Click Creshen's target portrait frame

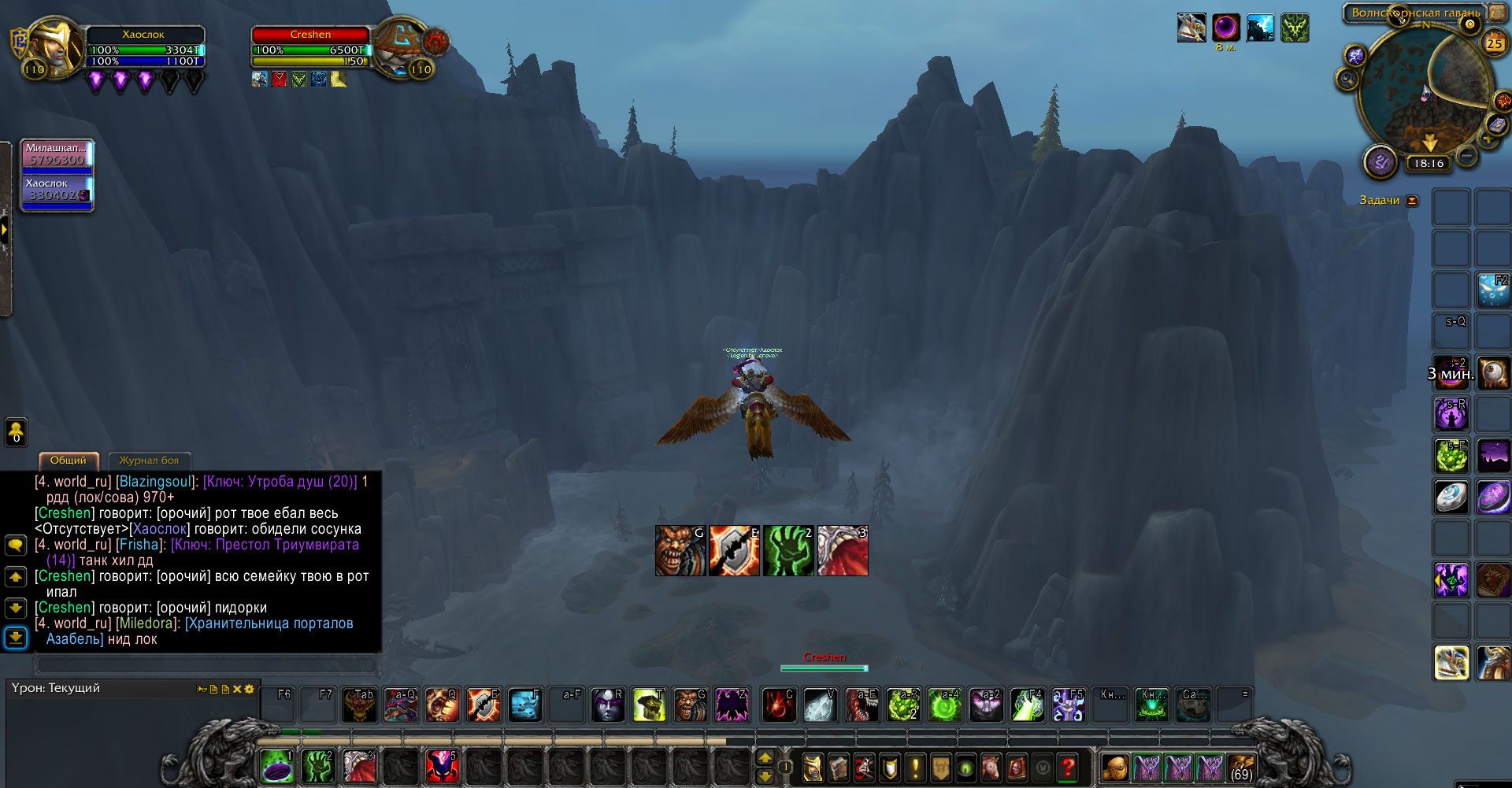402,47
